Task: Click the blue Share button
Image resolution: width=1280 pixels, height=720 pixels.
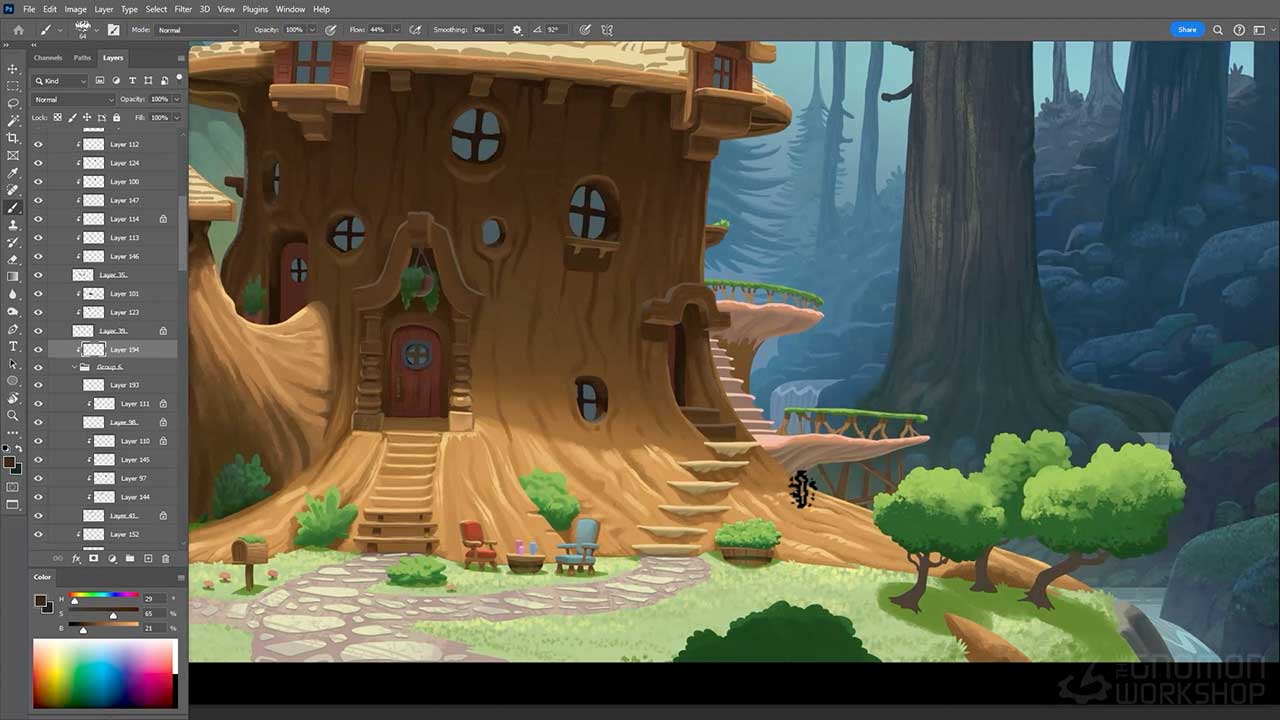Action: 1187,29
